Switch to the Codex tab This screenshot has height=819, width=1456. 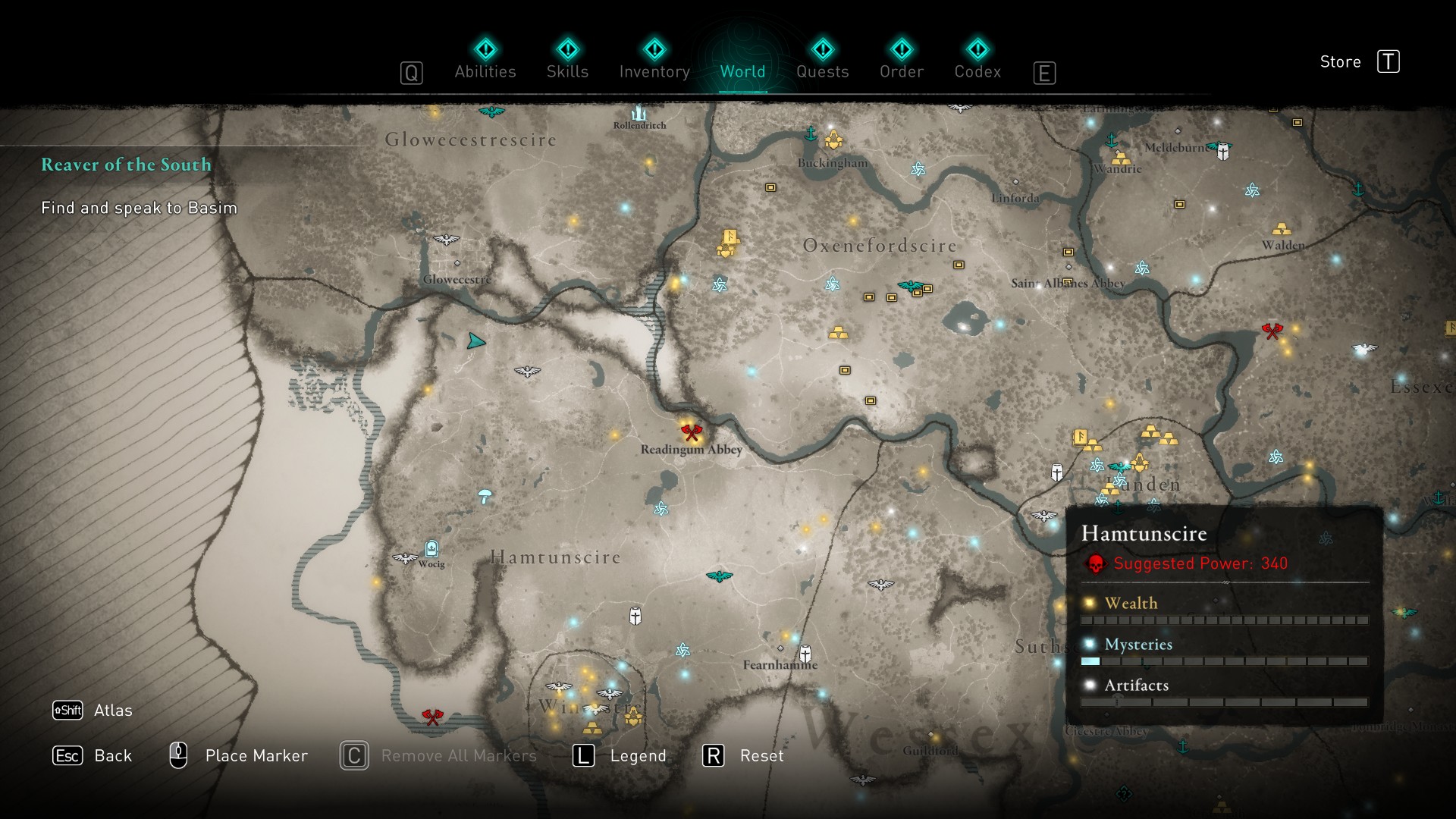pos(977,61)
